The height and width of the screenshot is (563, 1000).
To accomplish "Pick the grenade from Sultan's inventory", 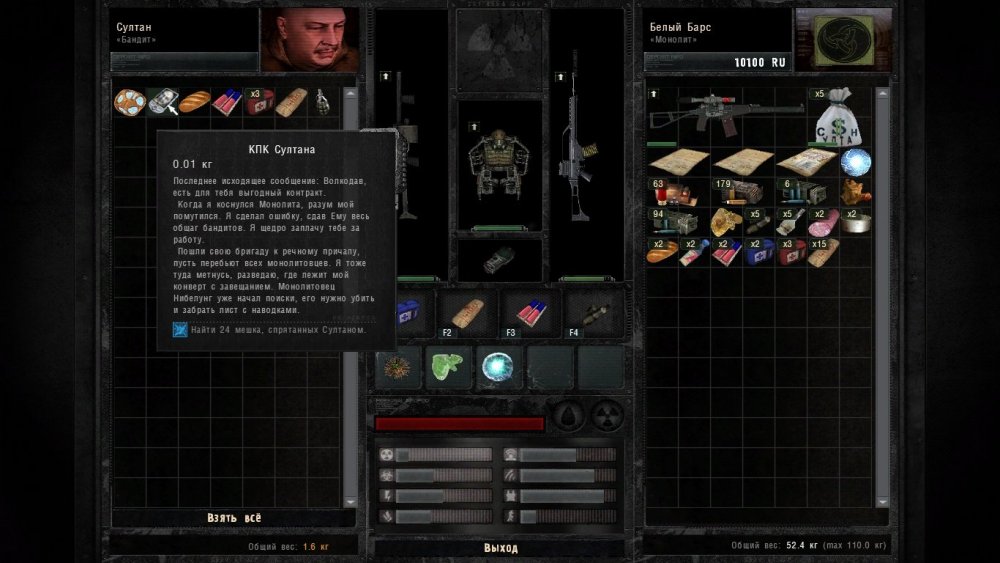I will click(x=324, y=101).
